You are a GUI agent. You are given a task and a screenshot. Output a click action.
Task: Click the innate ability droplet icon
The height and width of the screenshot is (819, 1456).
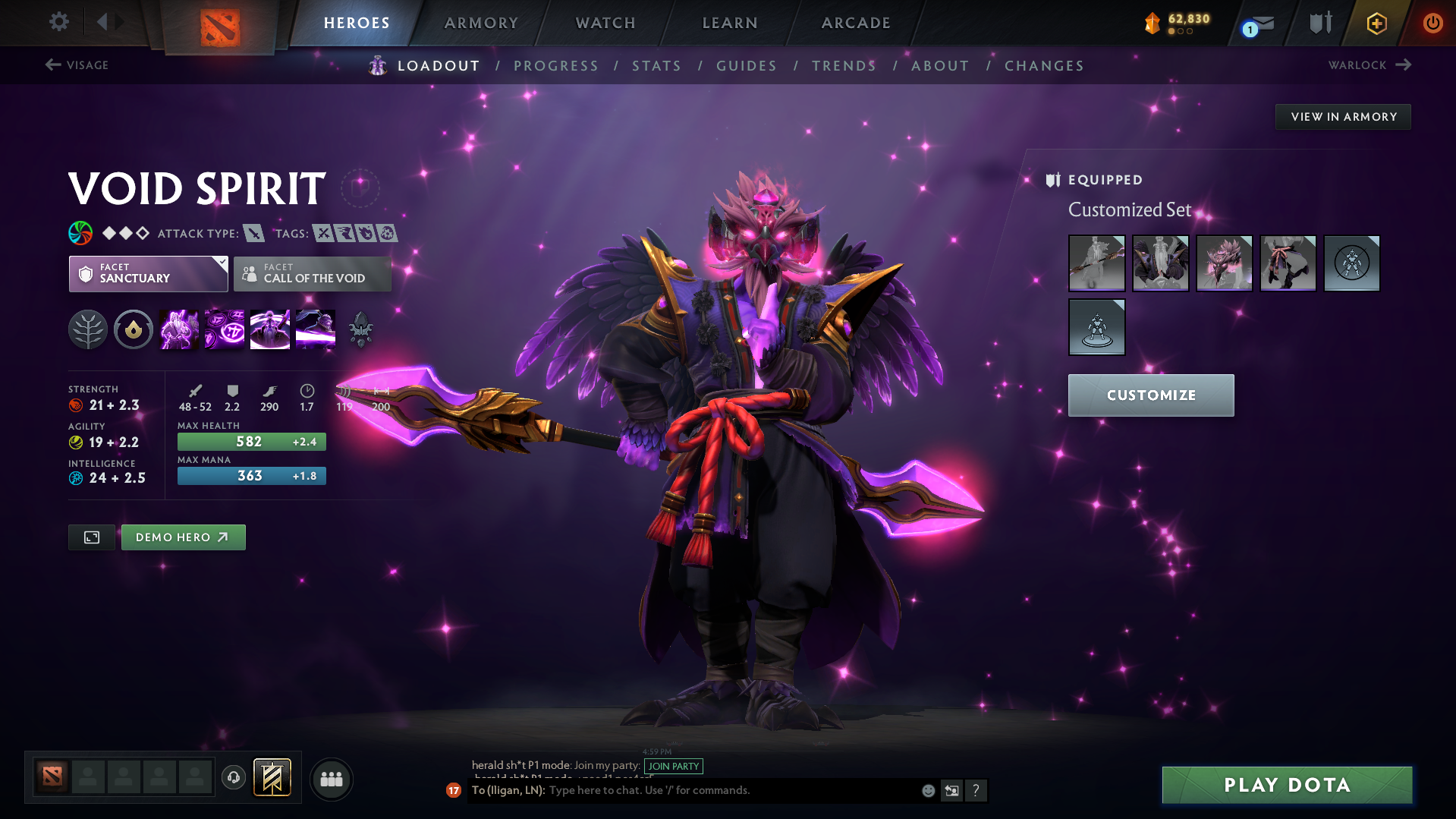pos(134,329)
